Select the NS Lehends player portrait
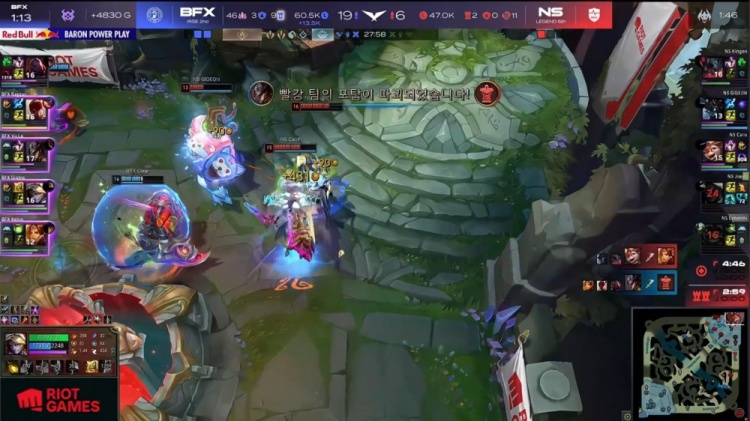The height and width of the screenshot is (421, 750). tap(712, 234)
